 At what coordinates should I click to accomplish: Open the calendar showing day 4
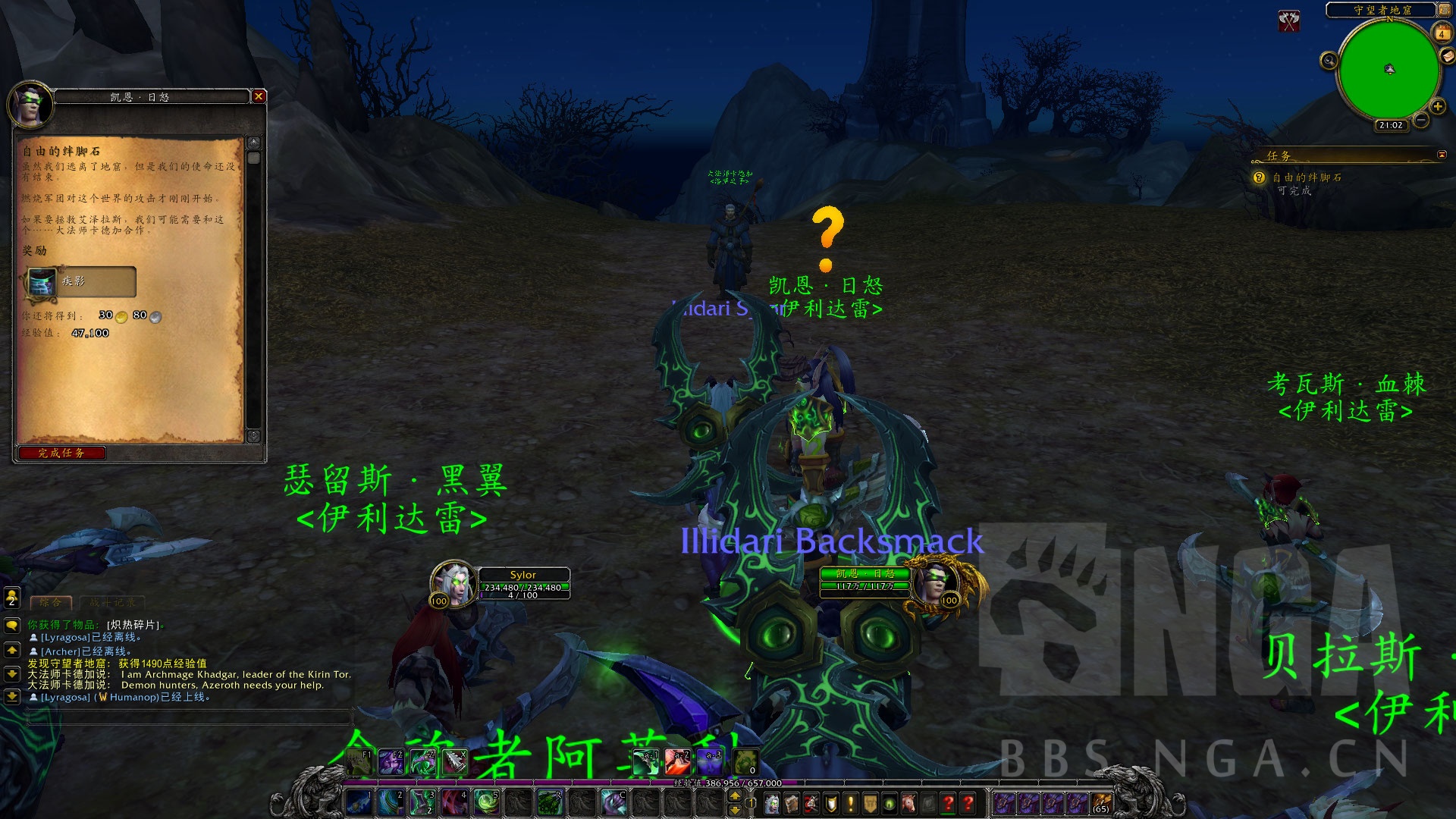(1442, 33)
